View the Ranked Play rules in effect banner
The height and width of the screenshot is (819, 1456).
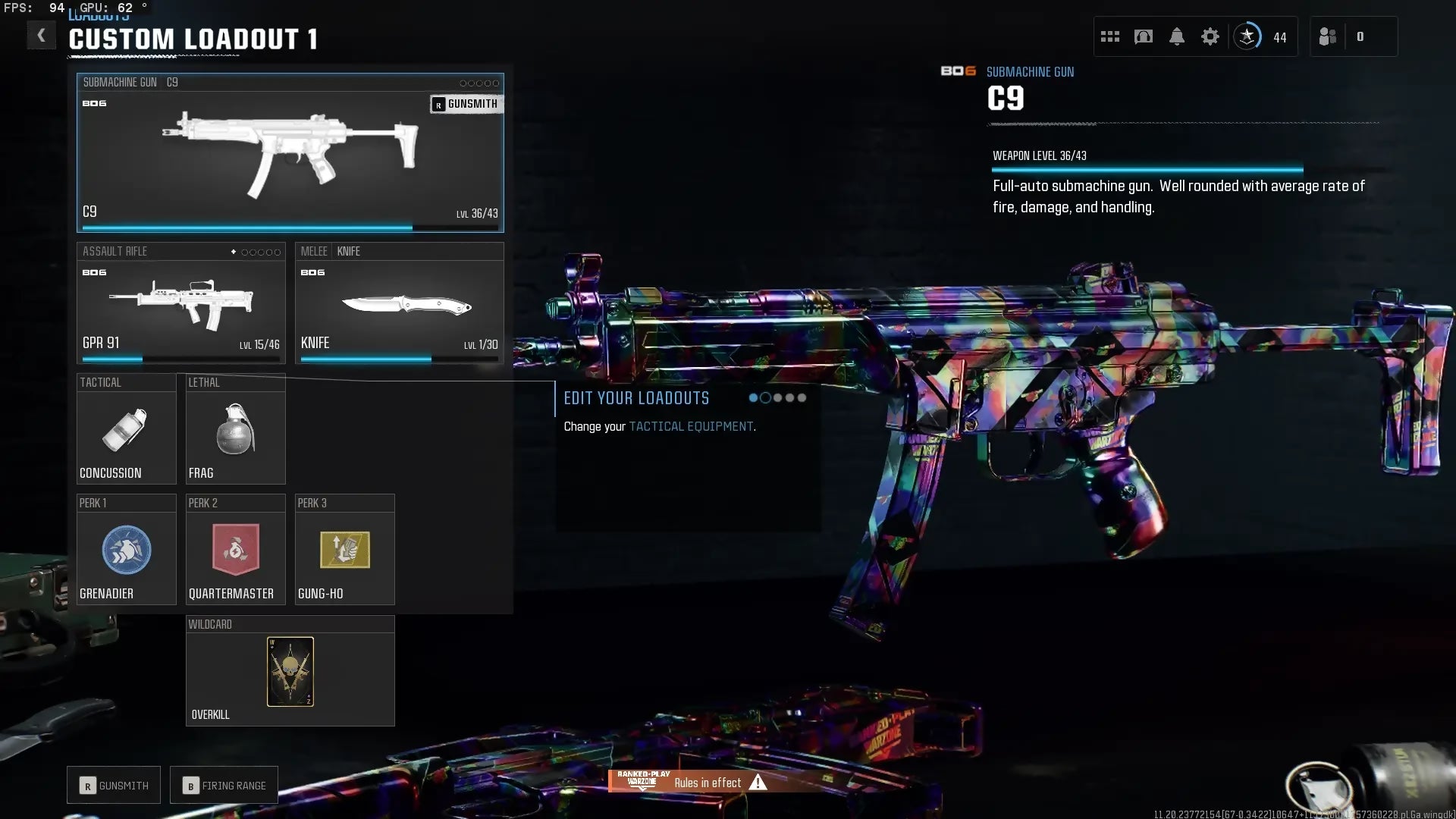tap(690, 782)
